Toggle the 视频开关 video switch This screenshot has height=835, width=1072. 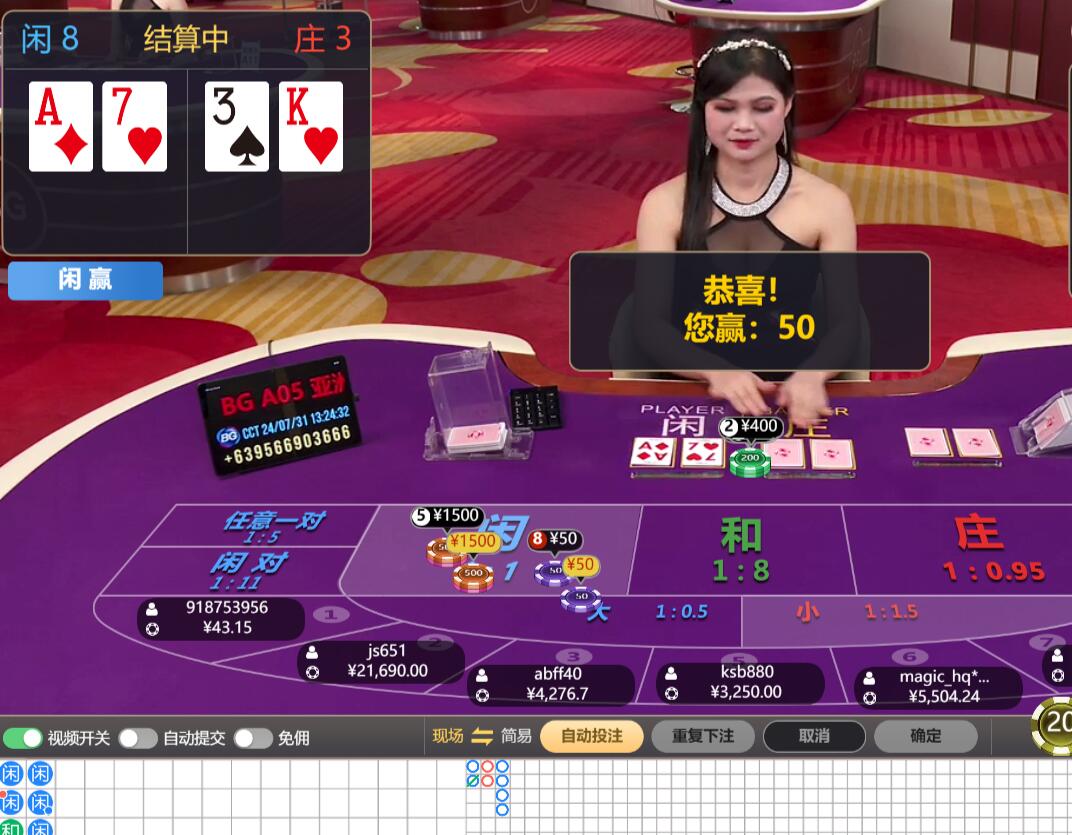pyautogui.click(x=23, y=738)
